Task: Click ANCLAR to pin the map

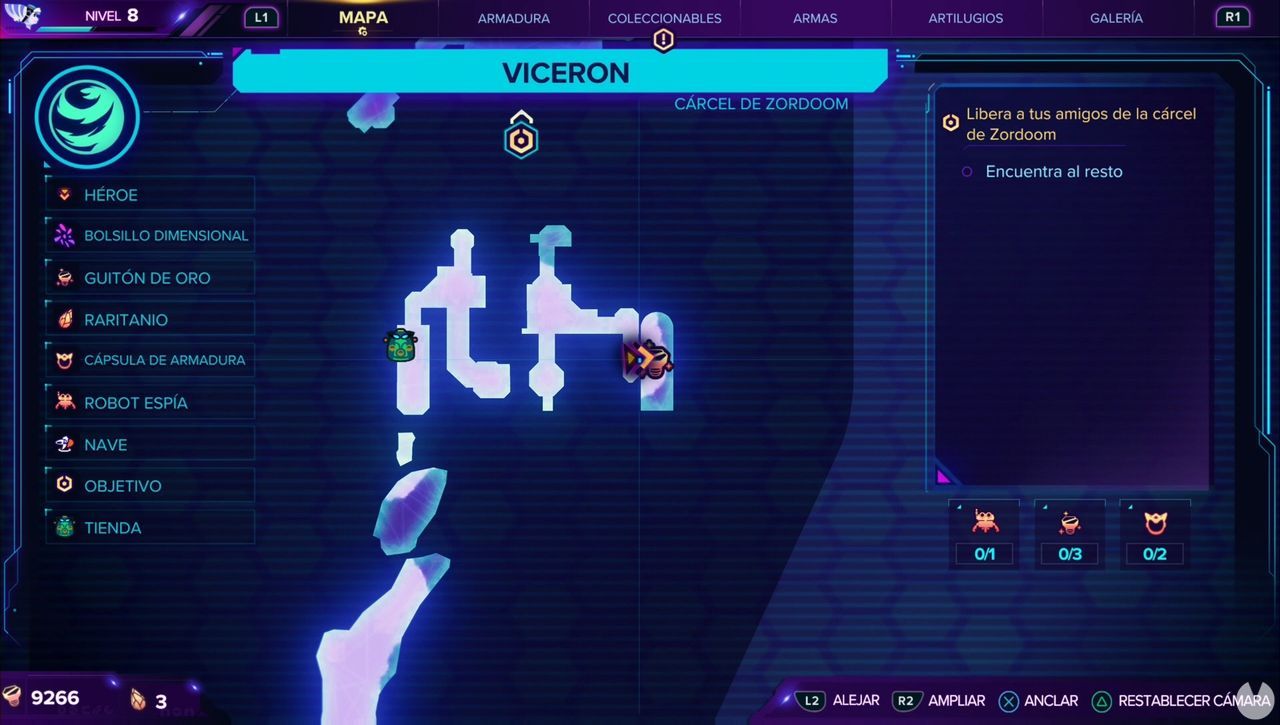Action: tap(1038, 701)
